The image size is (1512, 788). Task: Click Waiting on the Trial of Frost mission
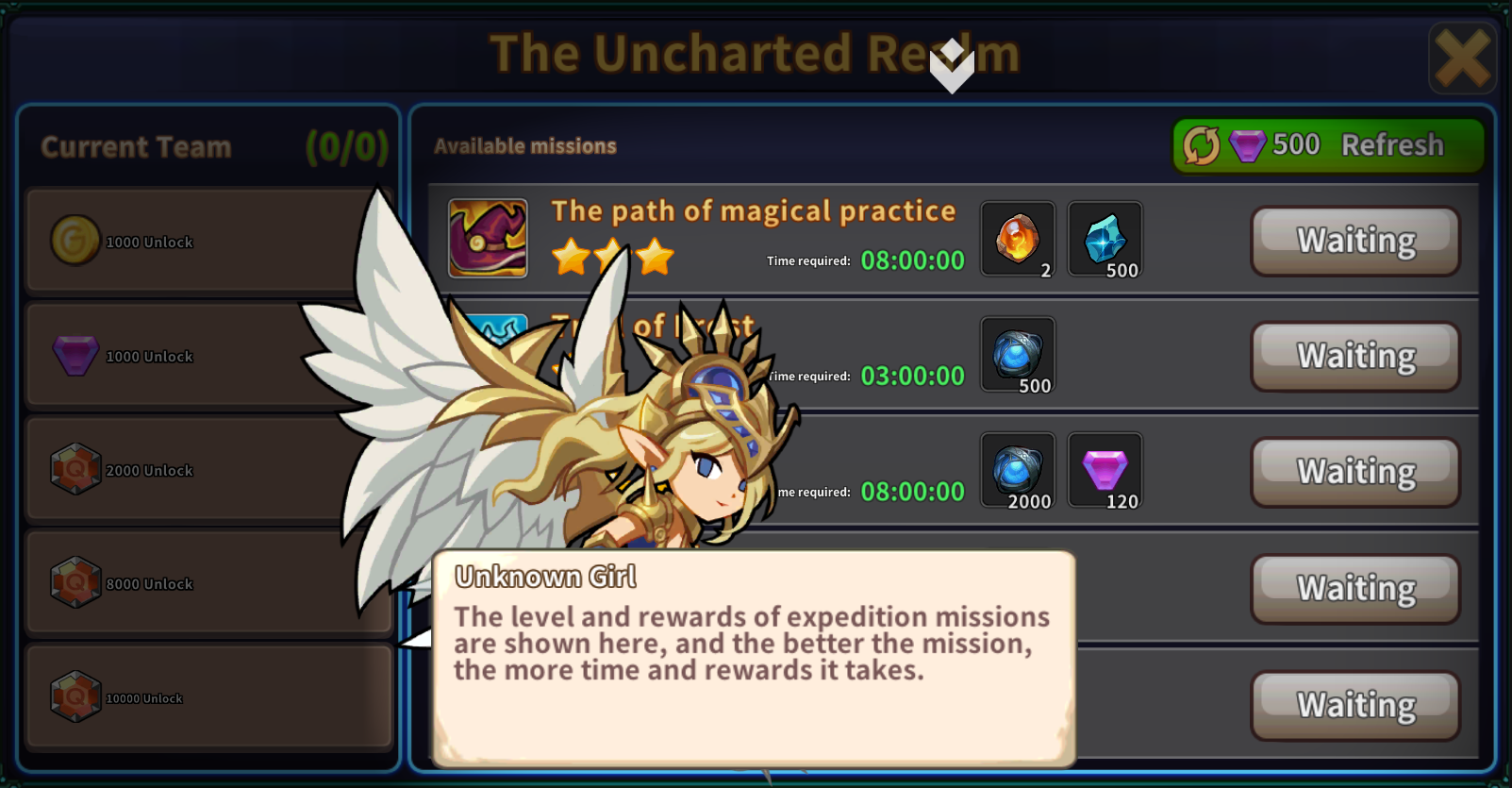point(1354,356)
